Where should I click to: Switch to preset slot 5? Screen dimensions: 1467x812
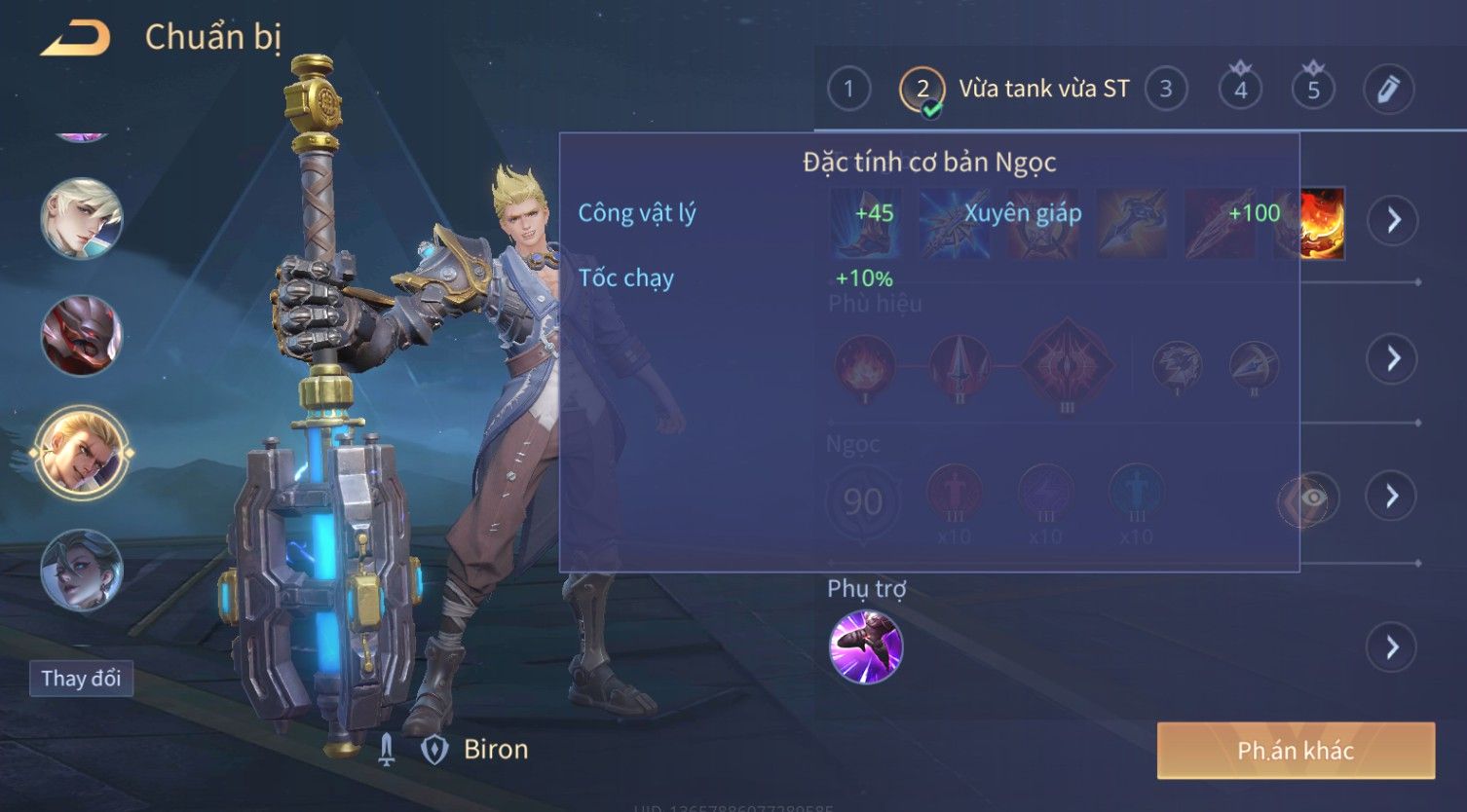point(1313,90)
